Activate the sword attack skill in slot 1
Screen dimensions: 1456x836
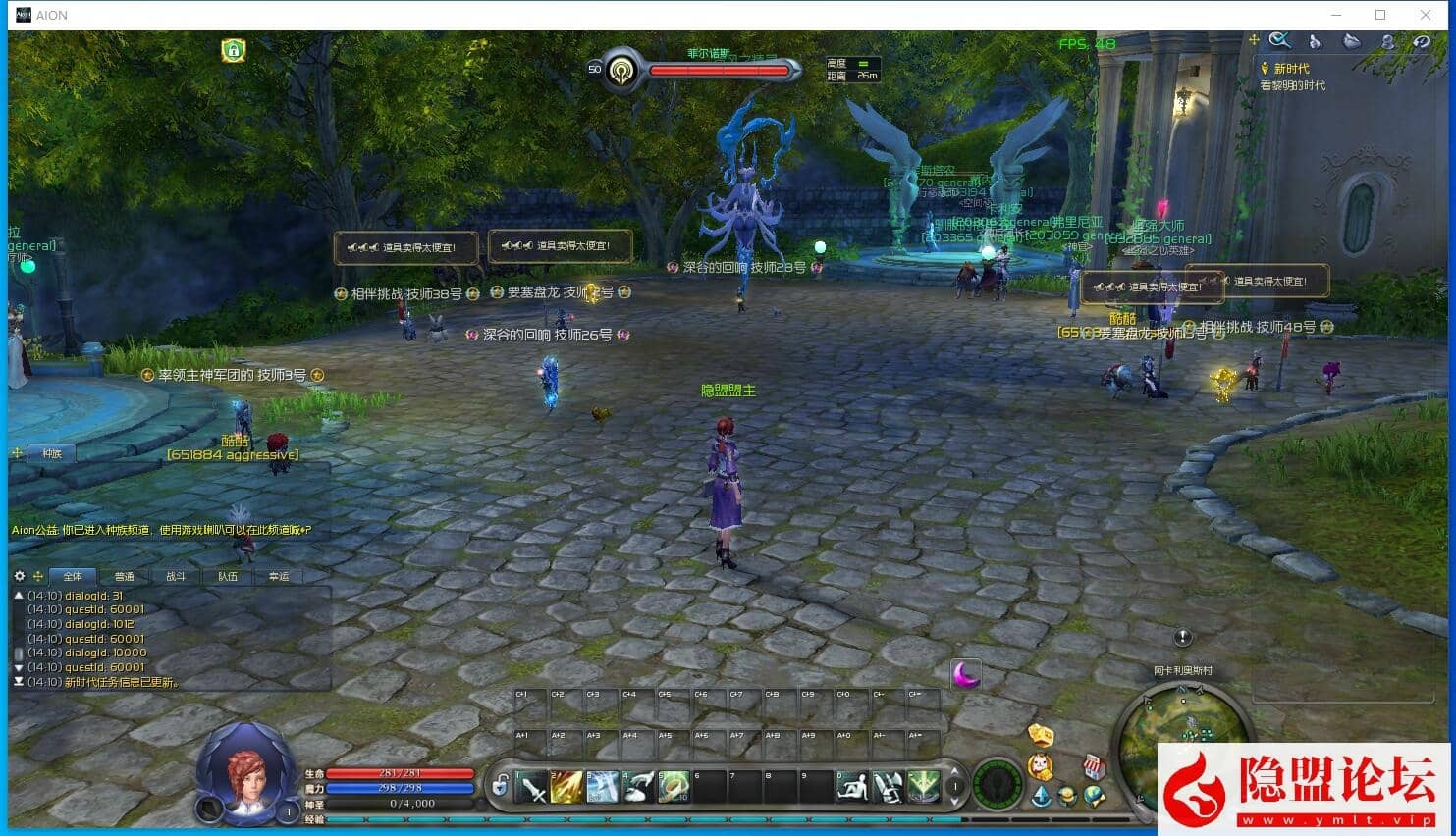pos(532,787)
